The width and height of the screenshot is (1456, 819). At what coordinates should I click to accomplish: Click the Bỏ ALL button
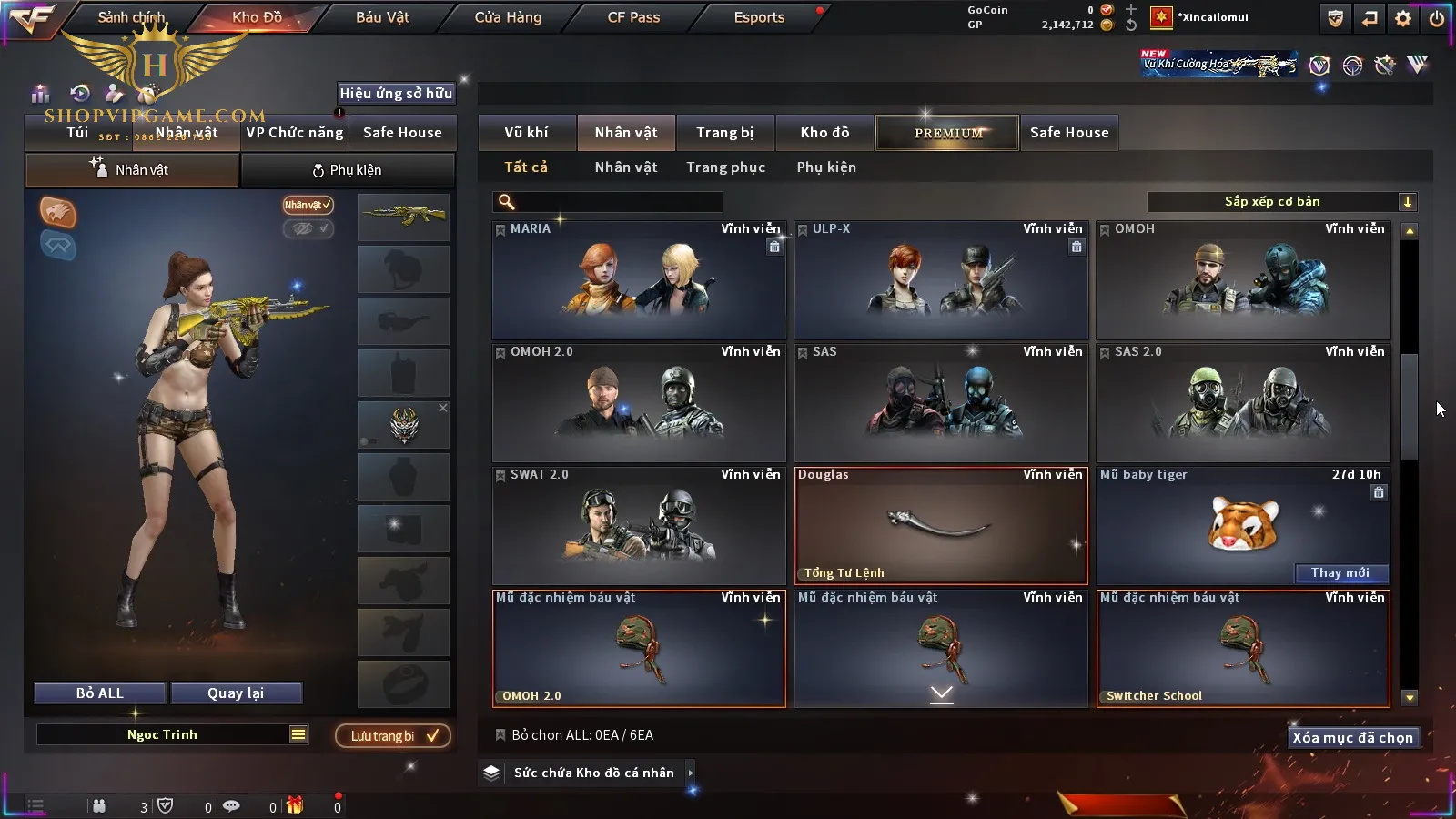coord(100,693)
